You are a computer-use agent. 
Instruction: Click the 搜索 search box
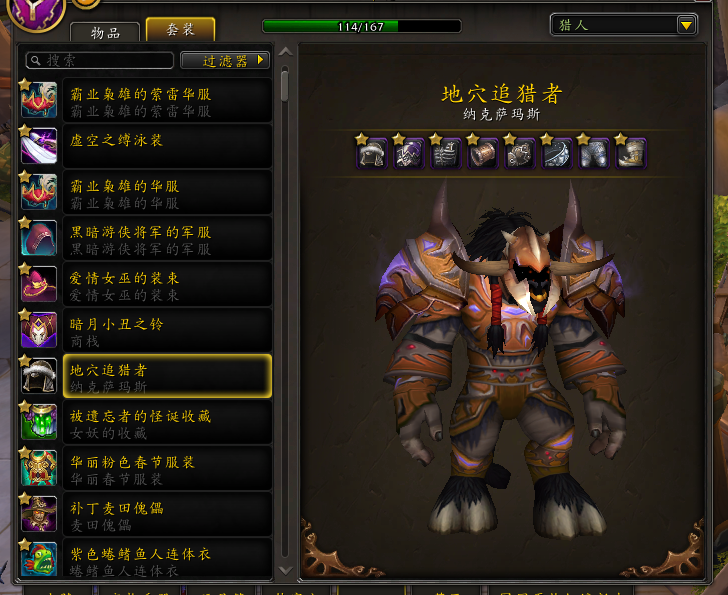100,61
